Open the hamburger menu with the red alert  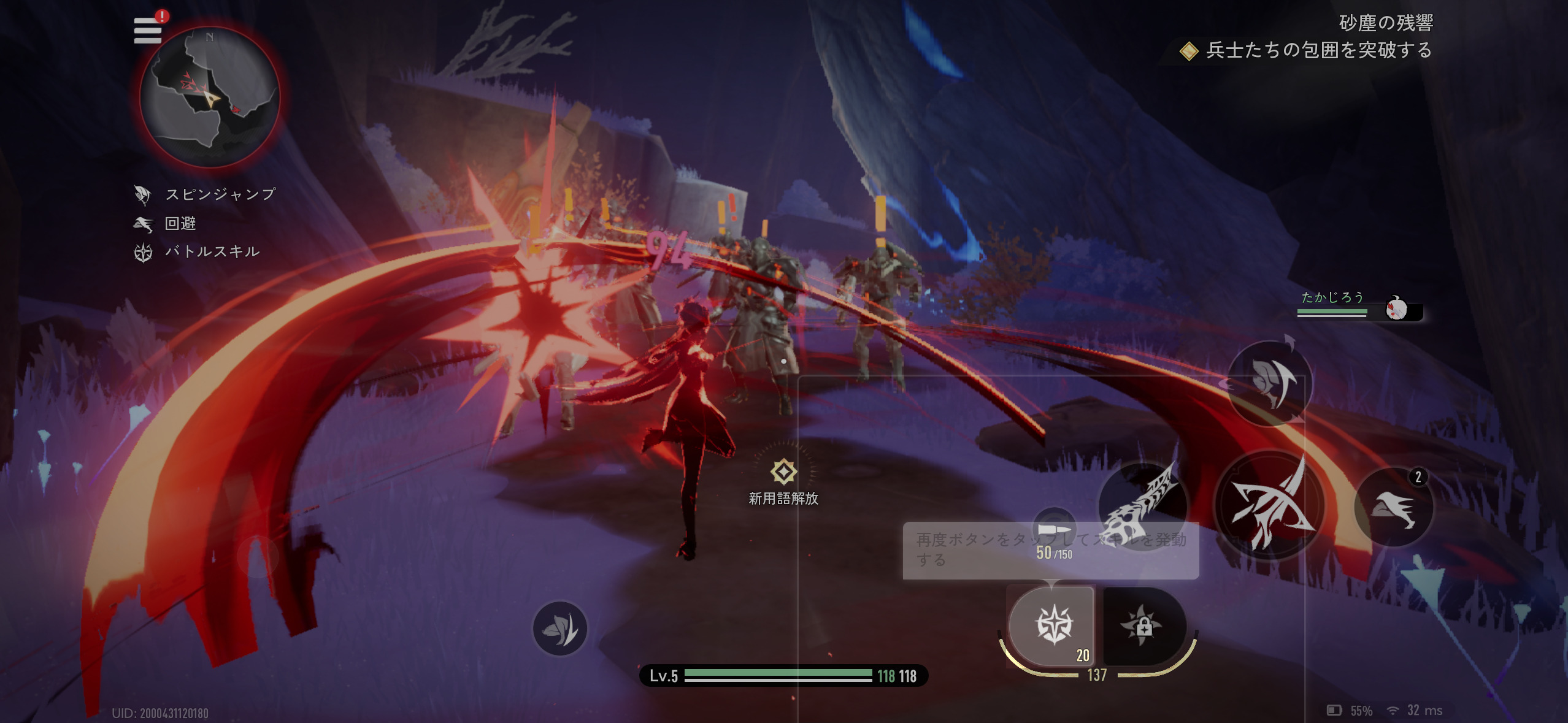pos(148,30)
